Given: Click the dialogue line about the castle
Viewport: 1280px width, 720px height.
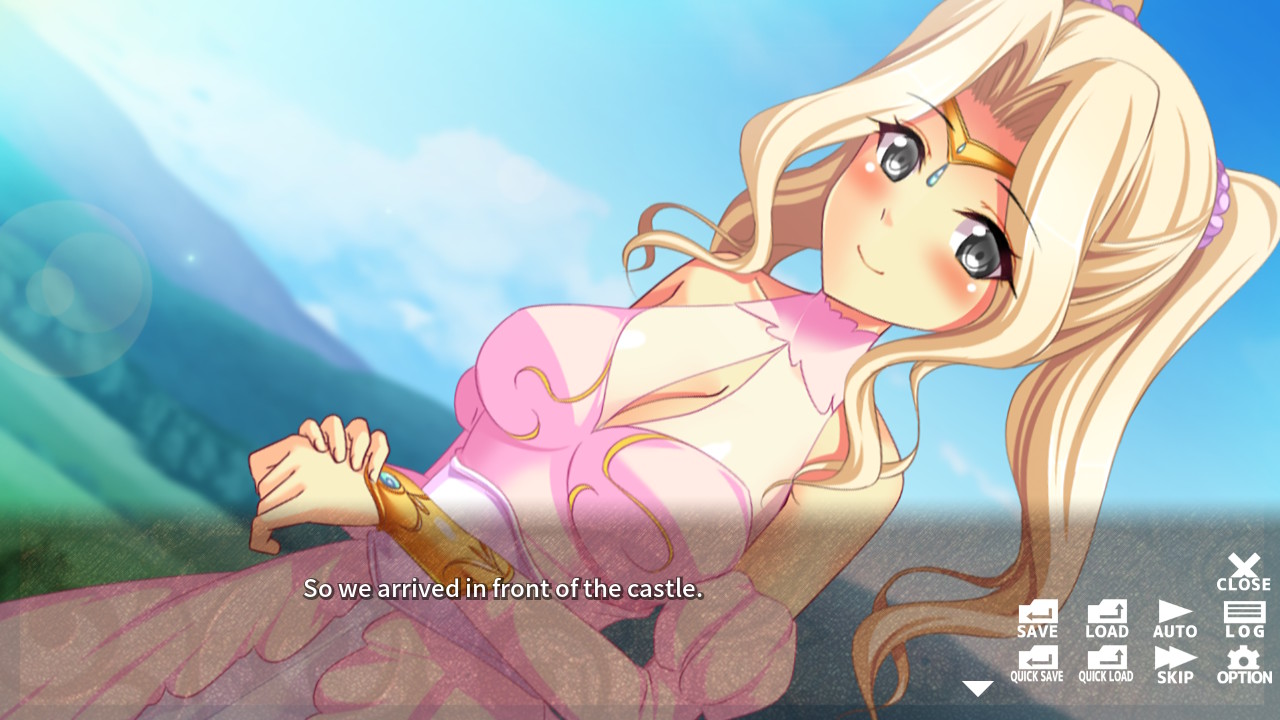Looking at the screenshot, I should (x=504, y=590).
